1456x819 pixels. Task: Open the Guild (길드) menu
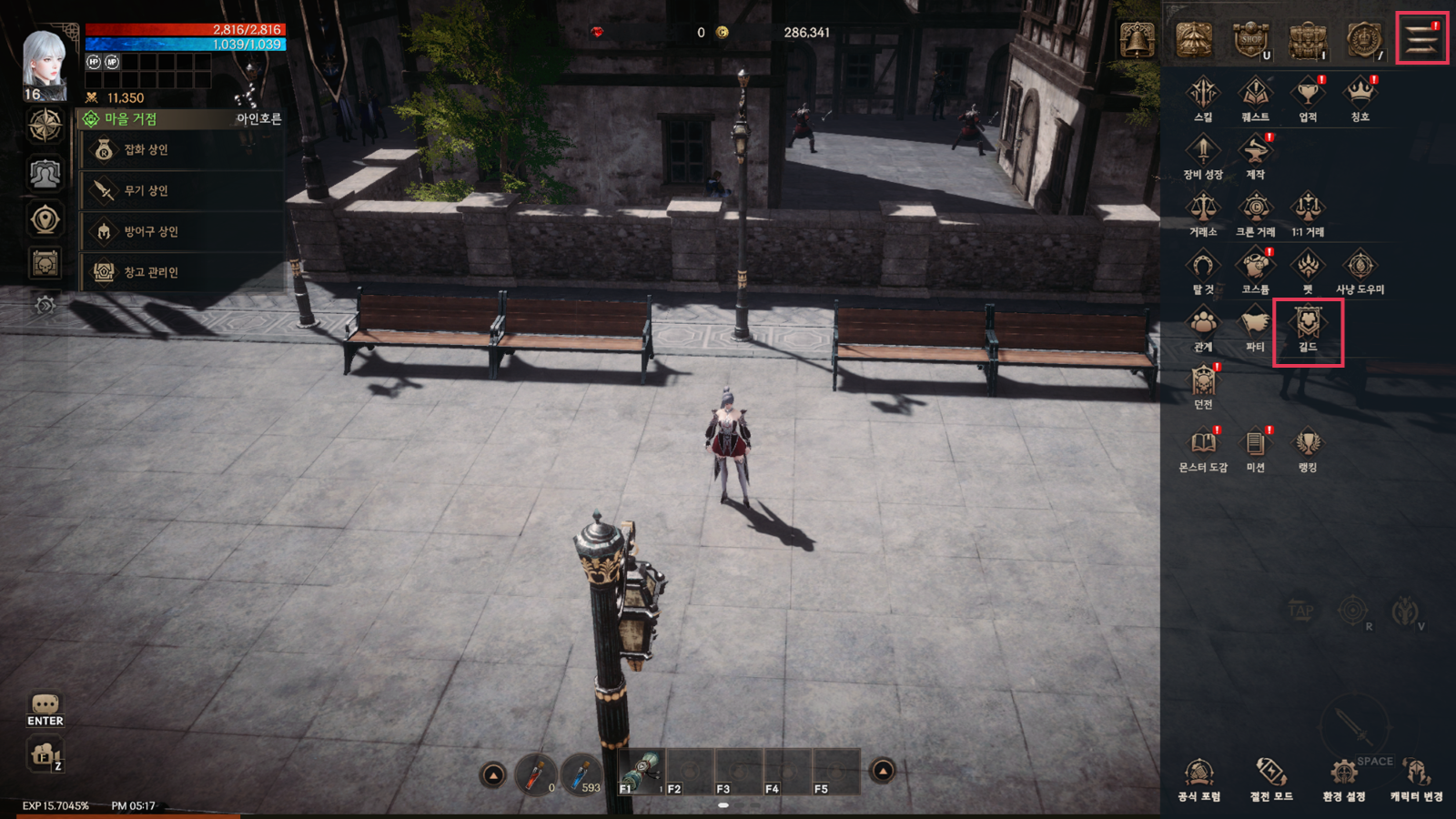pos(1308,329)
